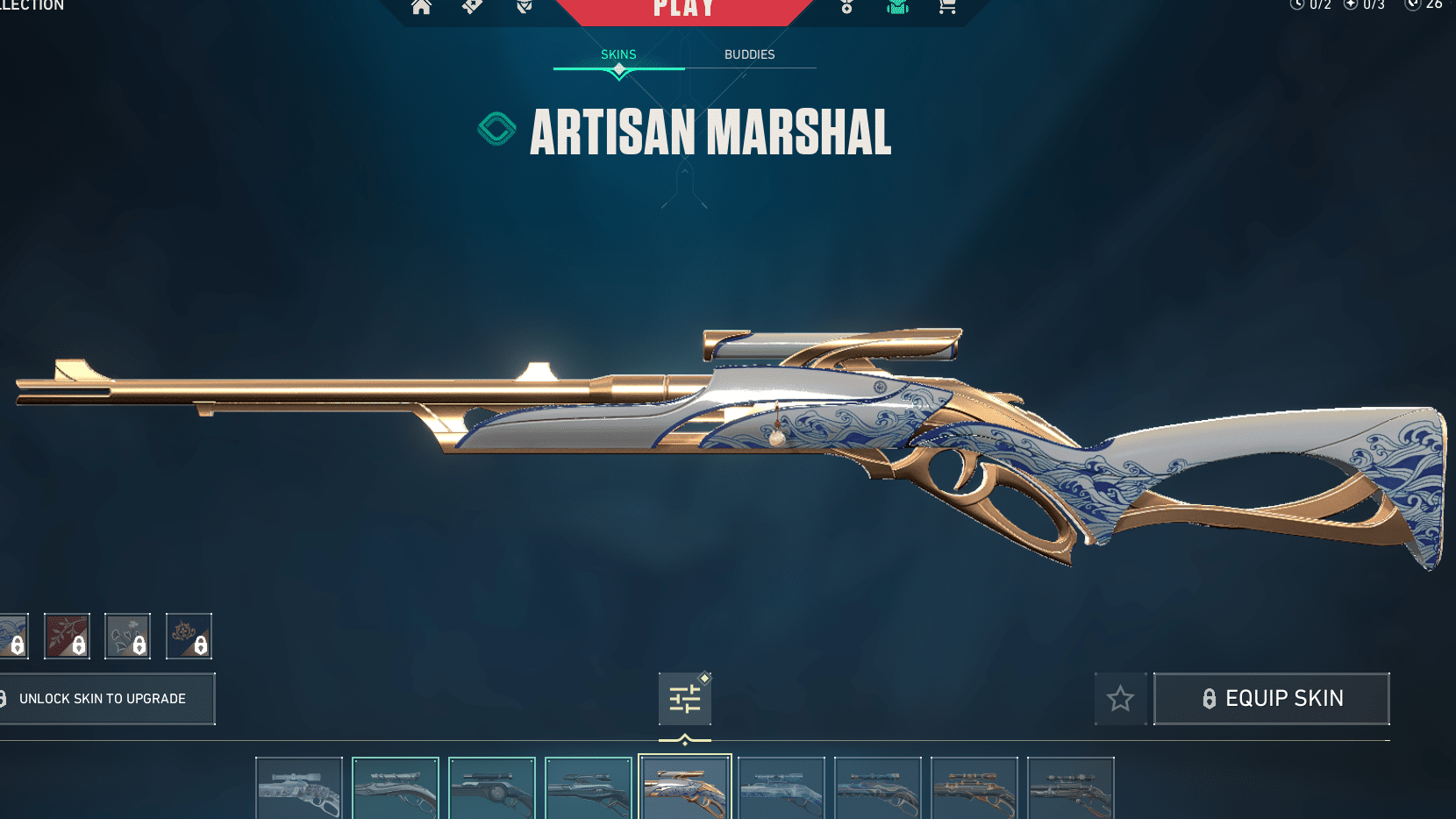Screen dimensions: 1456x819
Task: Open the skin upgrade levels panel icon
Action: coord(685,698)
